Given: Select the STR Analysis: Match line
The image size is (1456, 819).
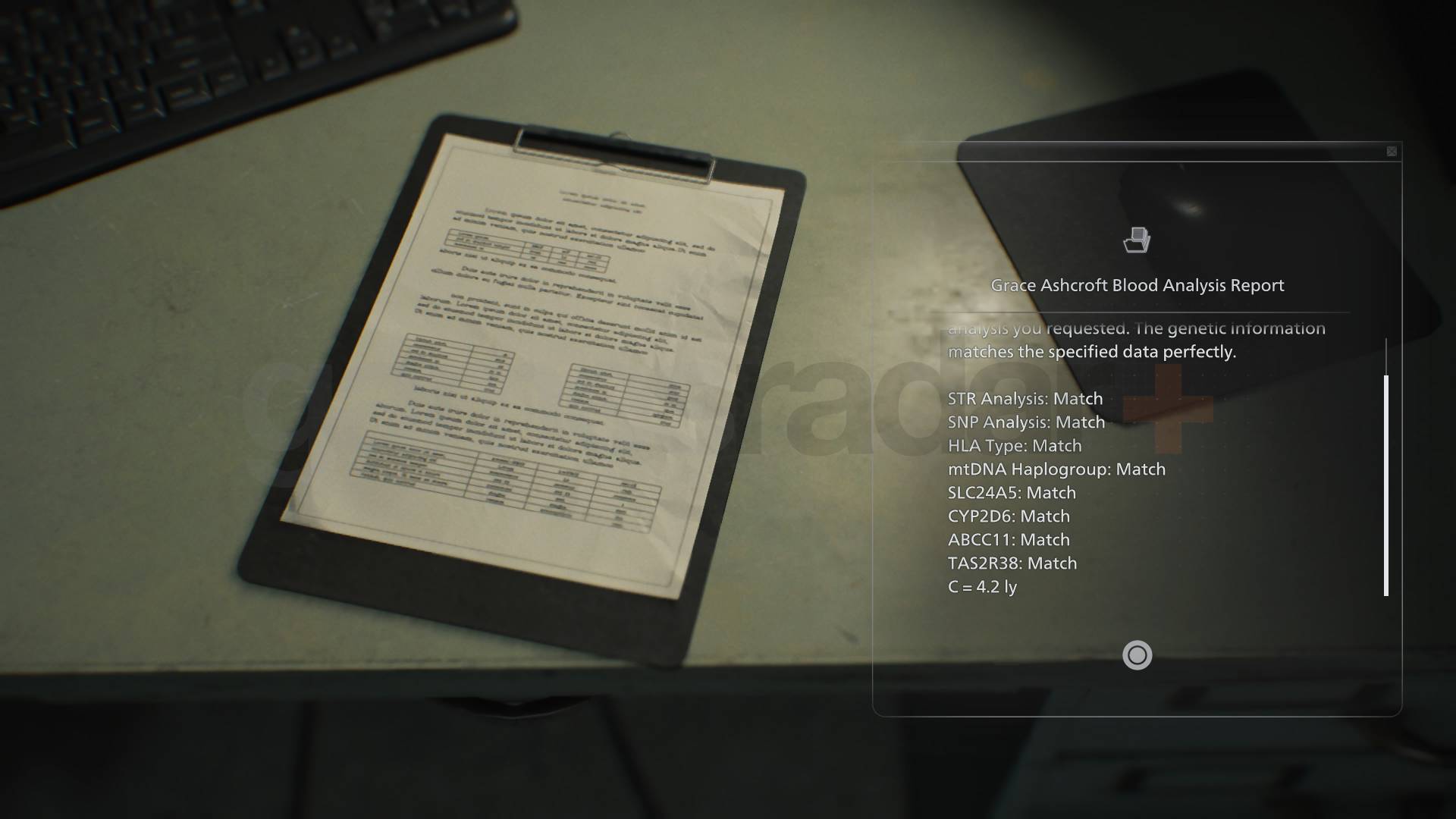Looking at the screenshot, I should pyautogui.click(x=1025, y=398).
